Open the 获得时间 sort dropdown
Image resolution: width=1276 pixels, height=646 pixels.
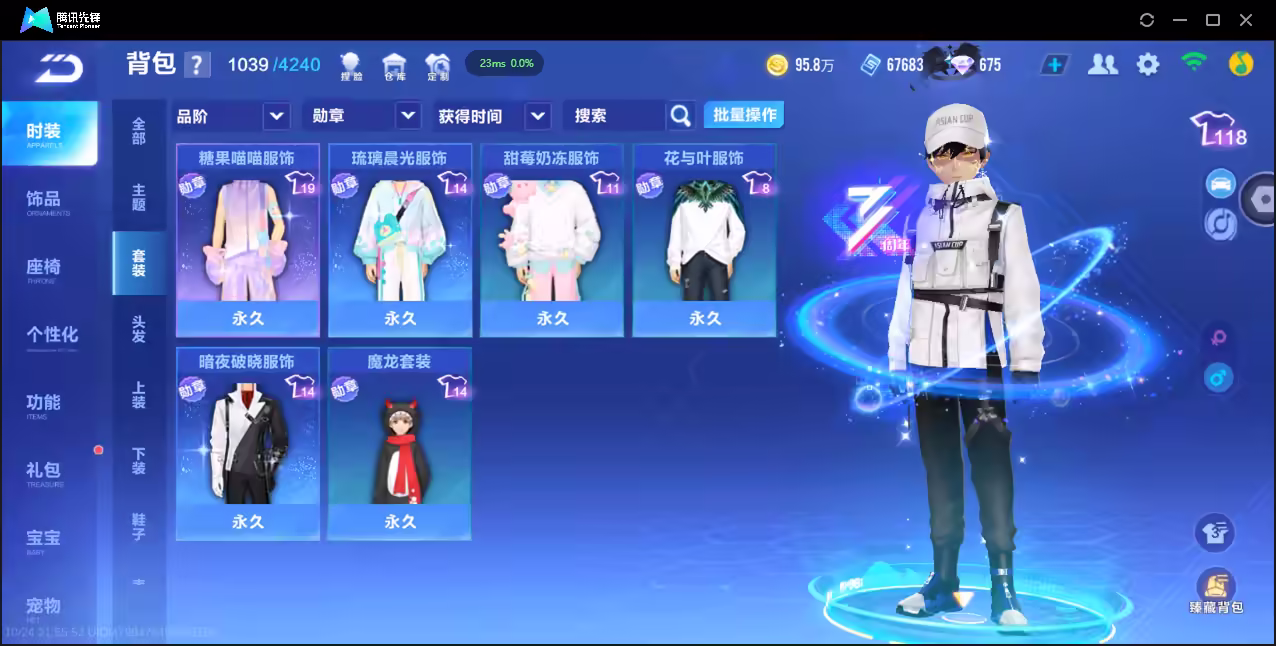(x=493, y=116)
